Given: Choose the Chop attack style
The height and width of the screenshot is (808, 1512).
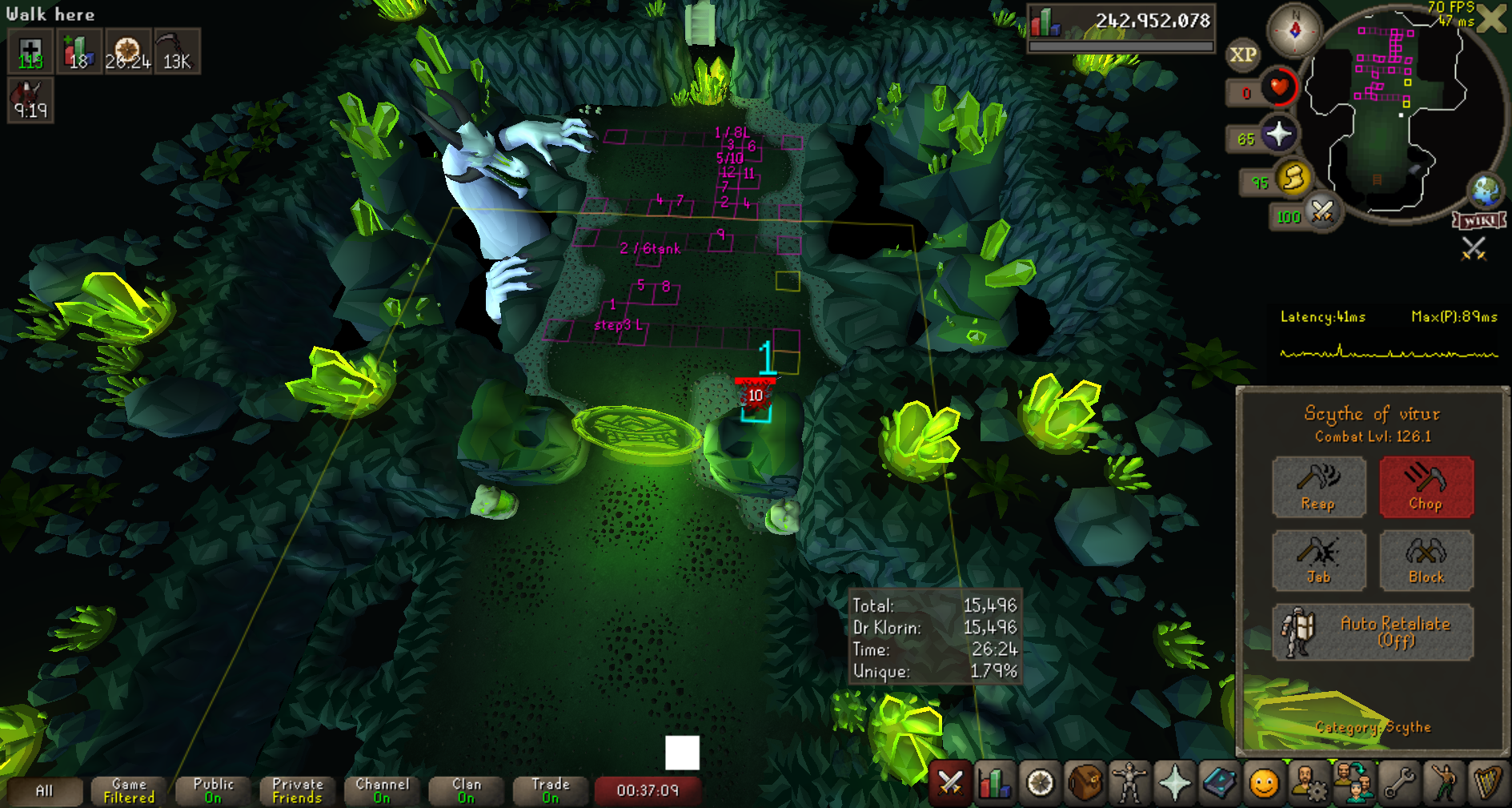Looking at the screenshot, I should pos(1426,486).
